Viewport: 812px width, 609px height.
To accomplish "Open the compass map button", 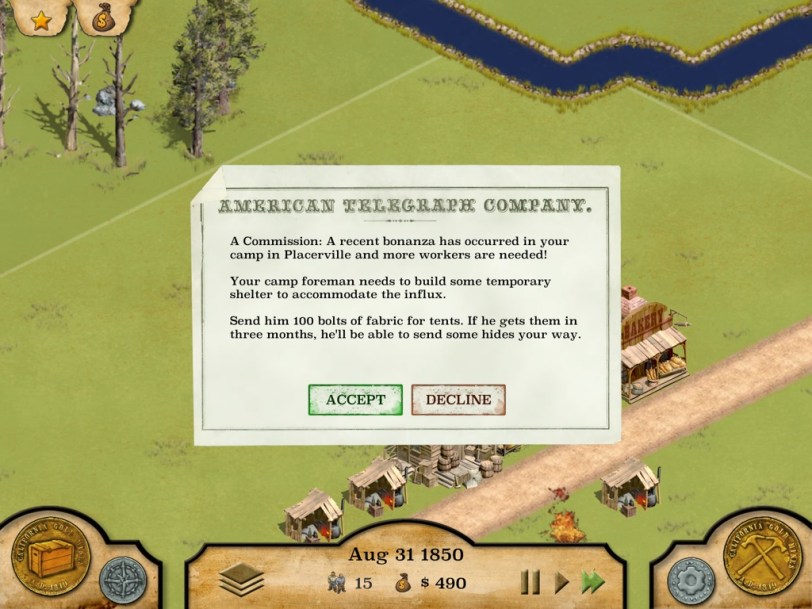I will pos(122,580).
